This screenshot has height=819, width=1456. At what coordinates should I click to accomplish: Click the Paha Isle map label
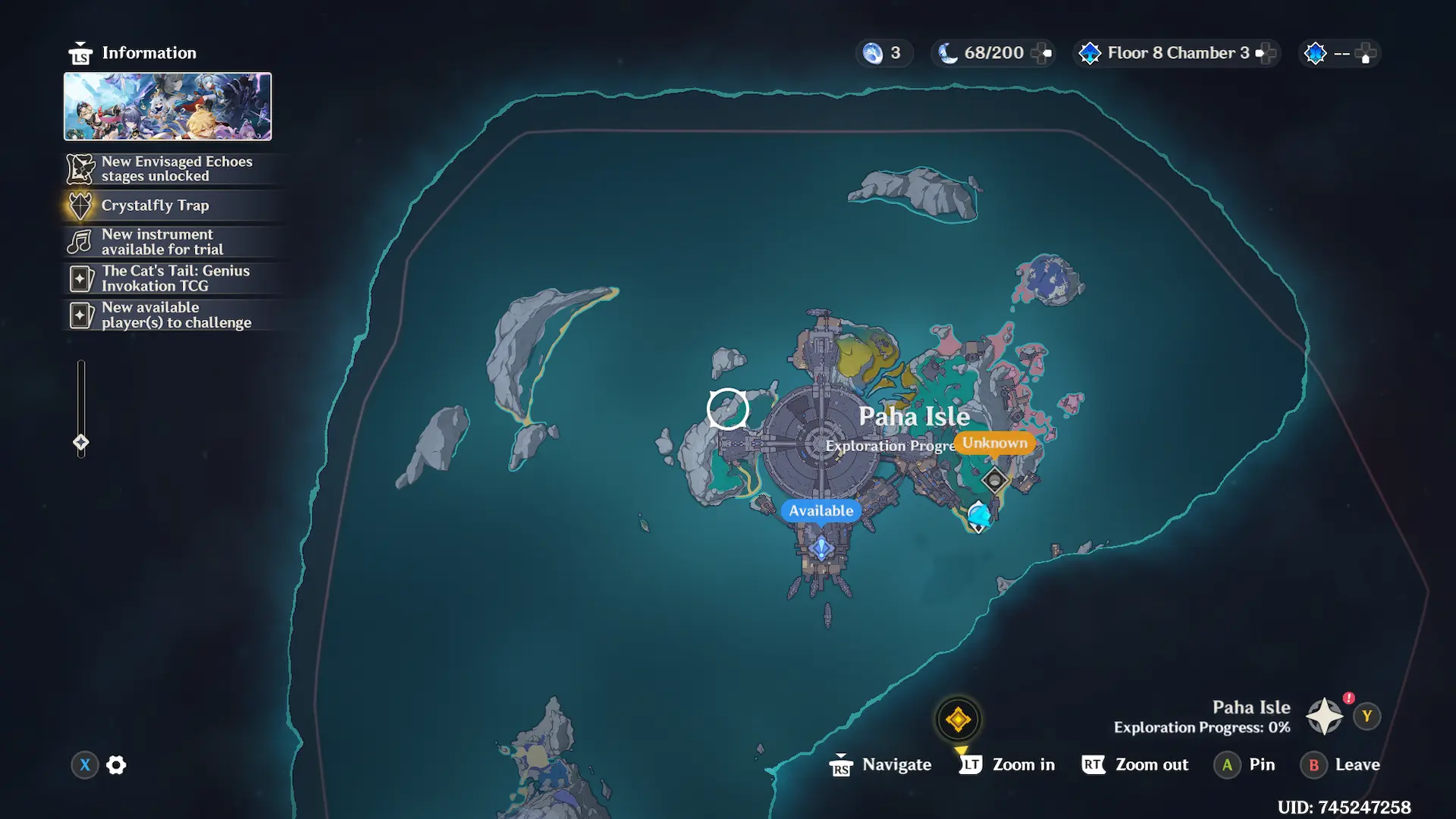pos(914,416)
